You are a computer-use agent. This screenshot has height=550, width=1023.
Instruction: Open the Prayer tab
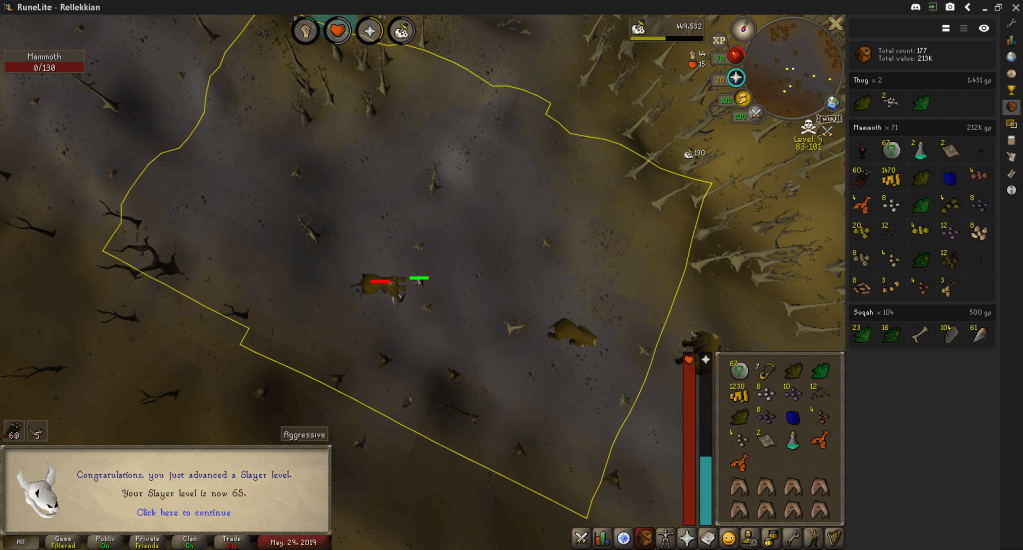pyautogui.click(x=688, y=538)
